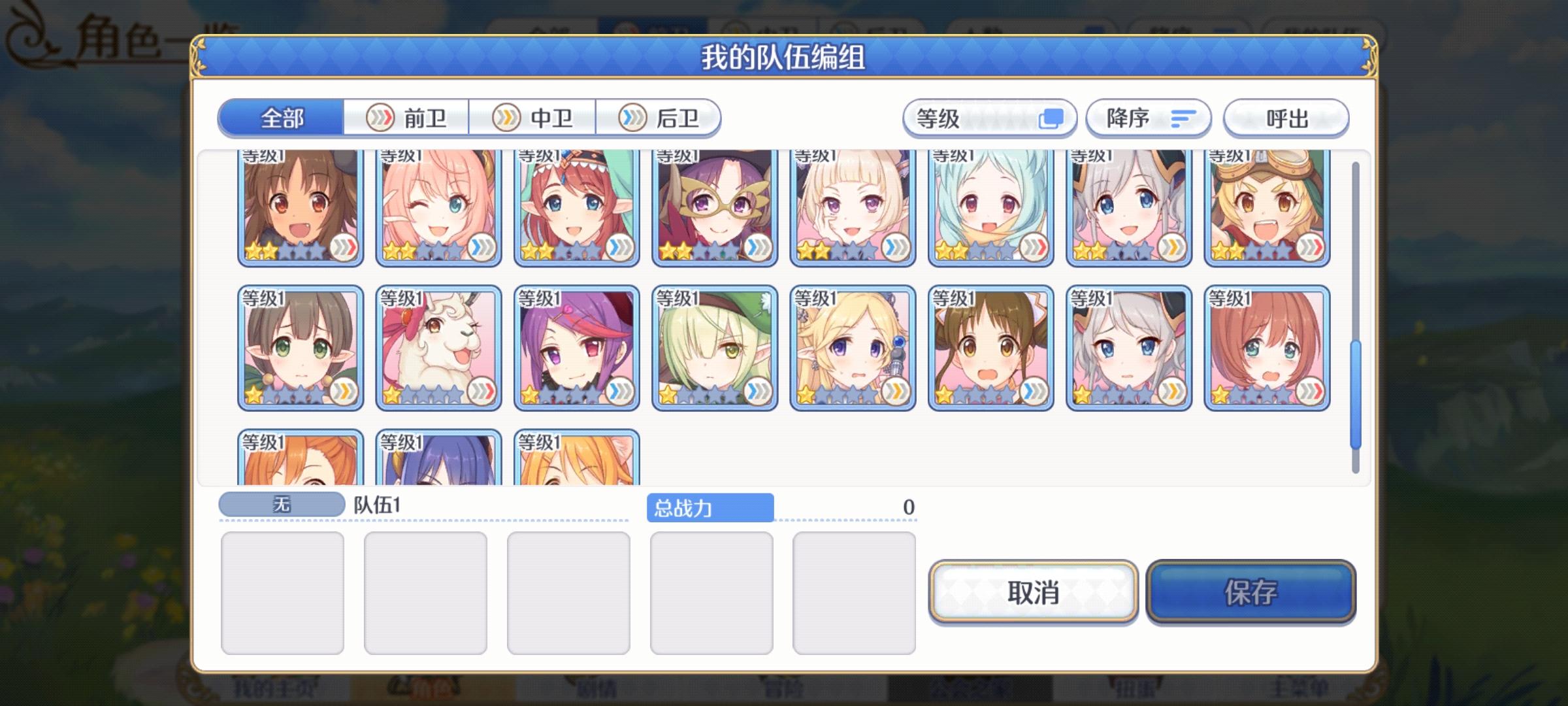Image resolution: width=1568 pixels, height=706 pixels.
Task: Click the sort-lines icon on the 降序 button
Action: pyautogui.click(x=1183, y=118)
